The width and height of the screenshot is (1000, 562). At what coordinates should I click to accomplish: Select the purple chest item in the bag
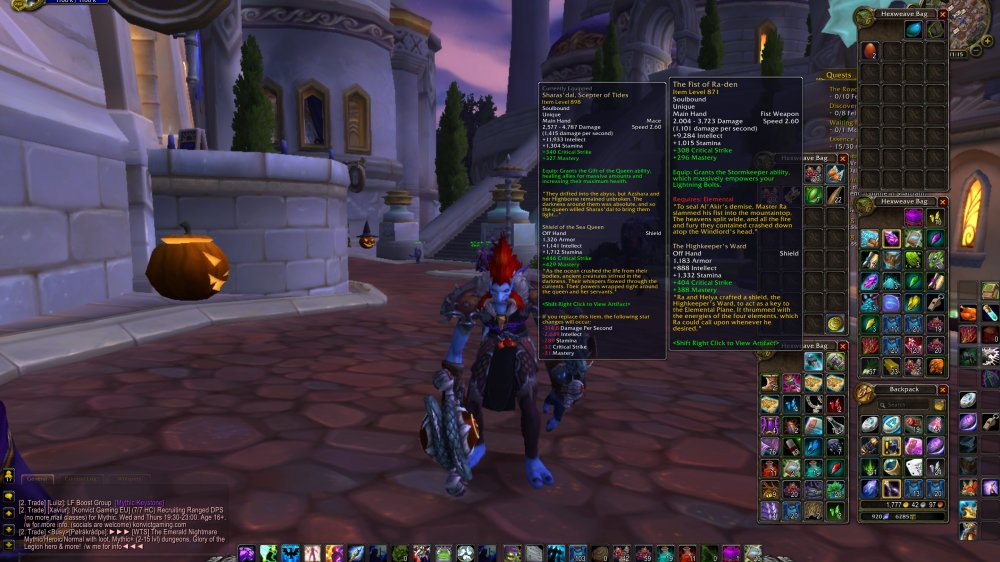[x=914, y=215]
